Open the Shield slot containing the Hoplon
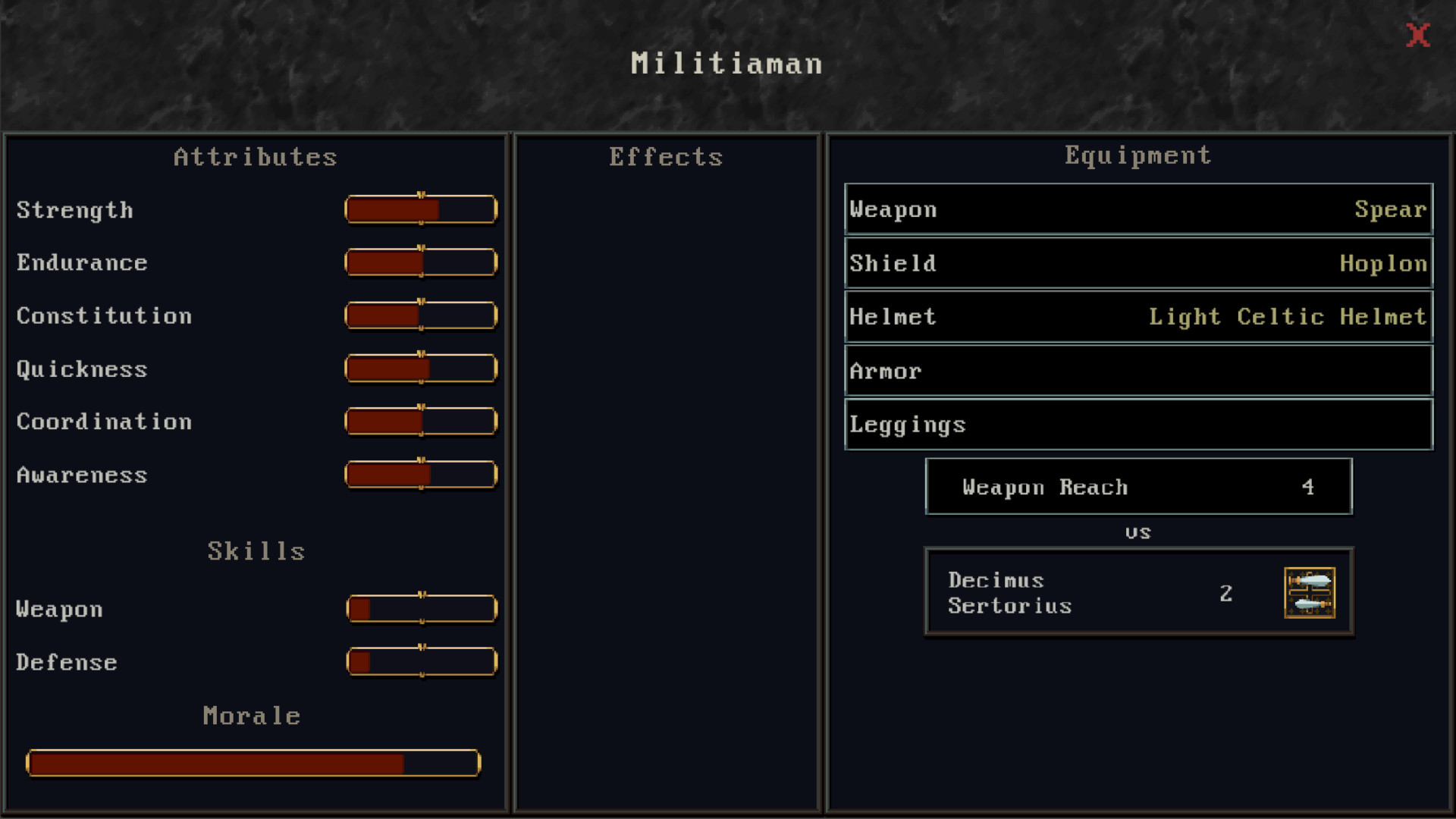Screen dimensions: 1456x819 click(x=1137, y=263)
